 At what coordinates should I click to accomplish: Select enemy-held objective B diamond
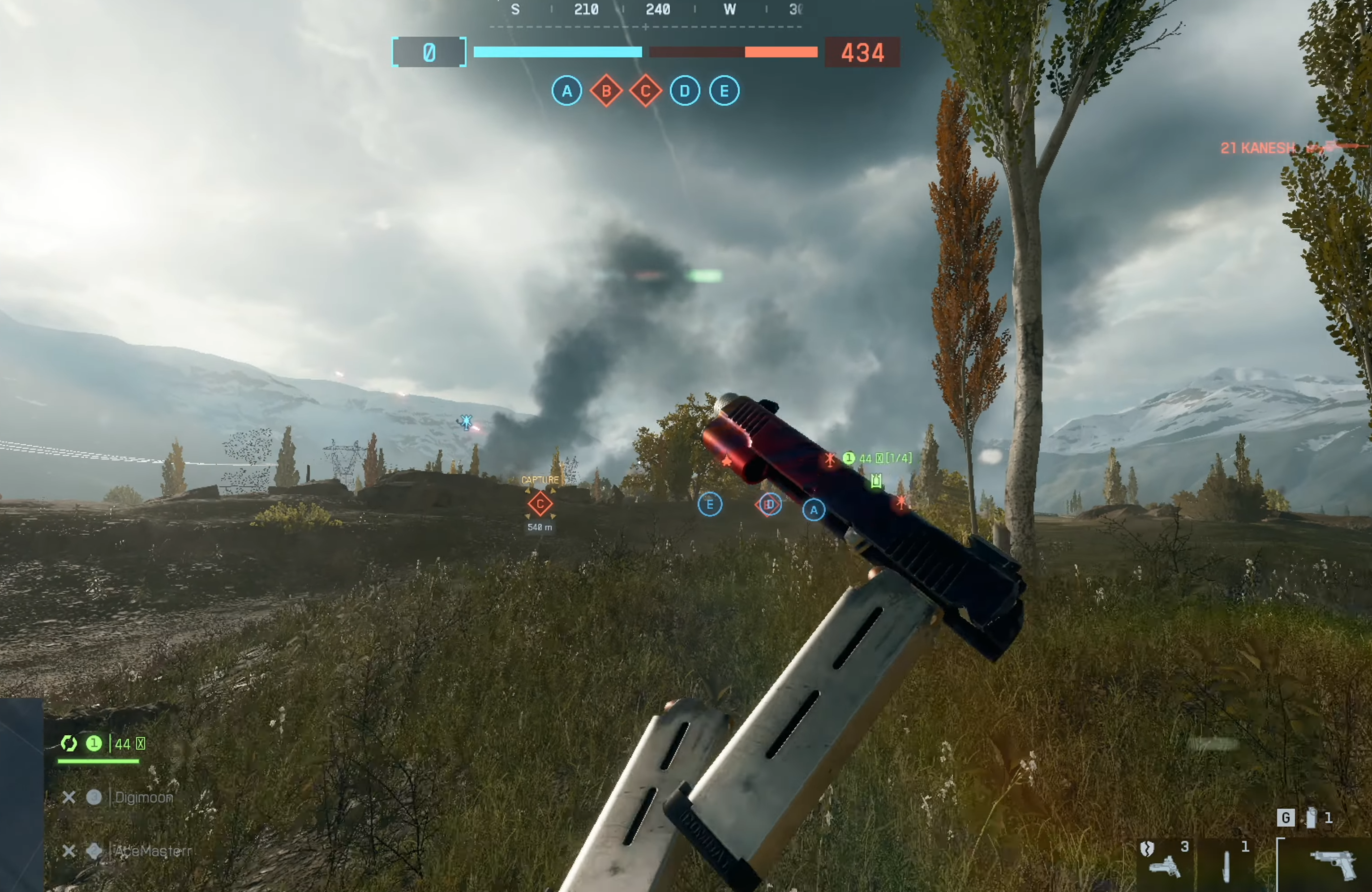(606, 91)
